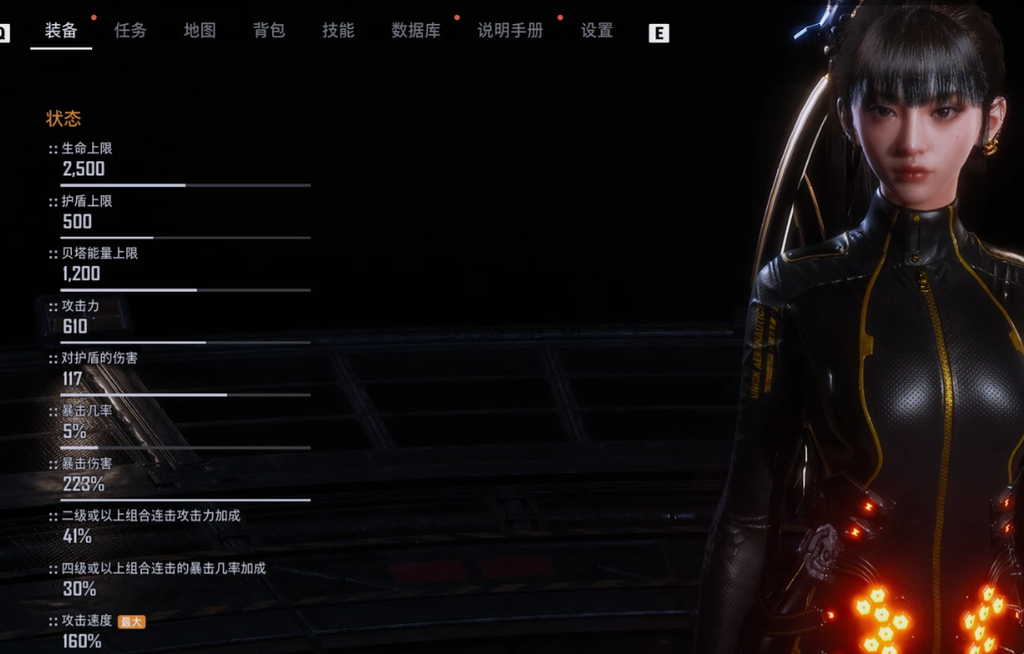Viewport: 1024px width, 654px height.
Task: Open the 说明手册 manual tab
Action: (510, 31)
